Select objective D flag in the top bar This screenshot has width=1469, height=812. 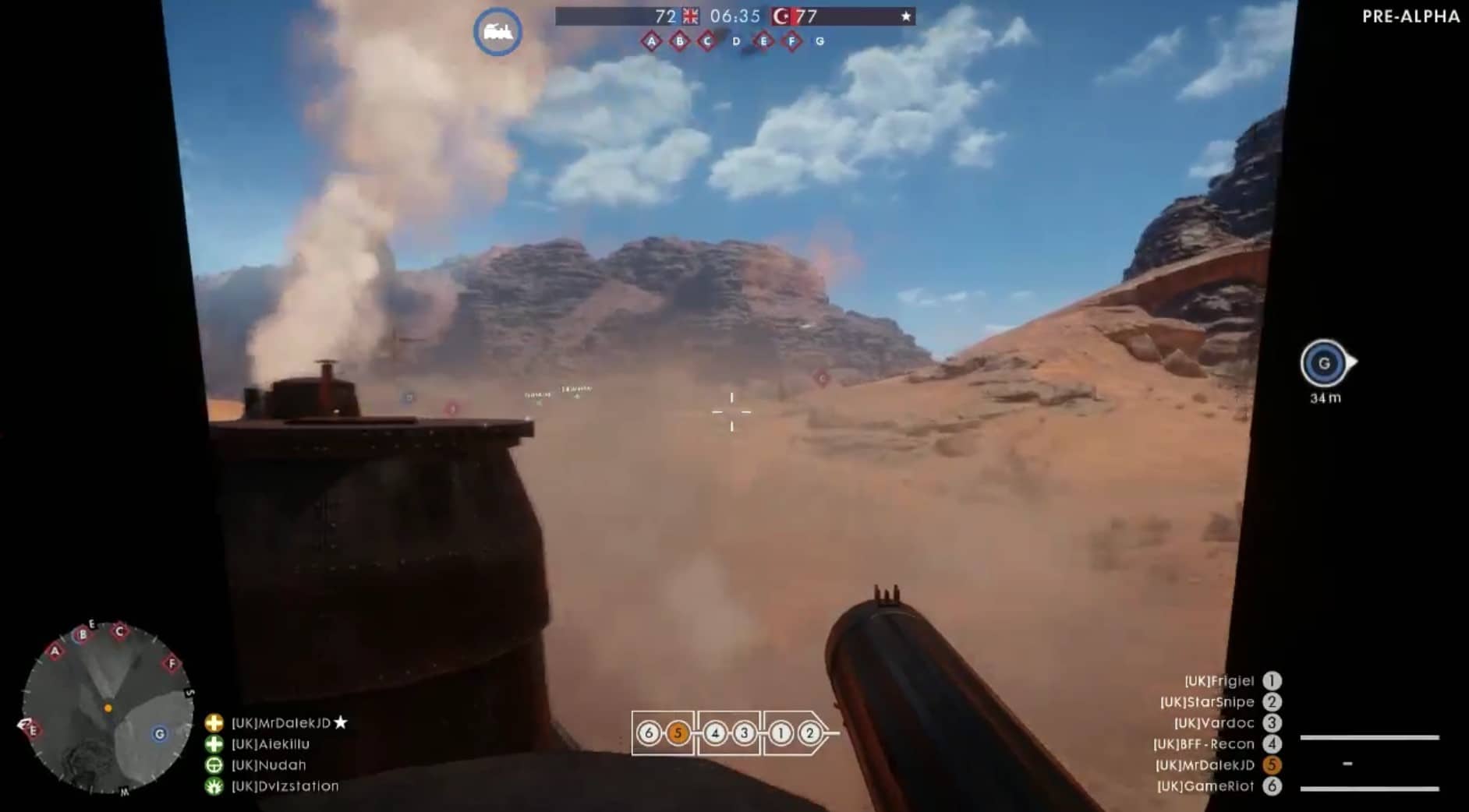click(x=736, y=41)
